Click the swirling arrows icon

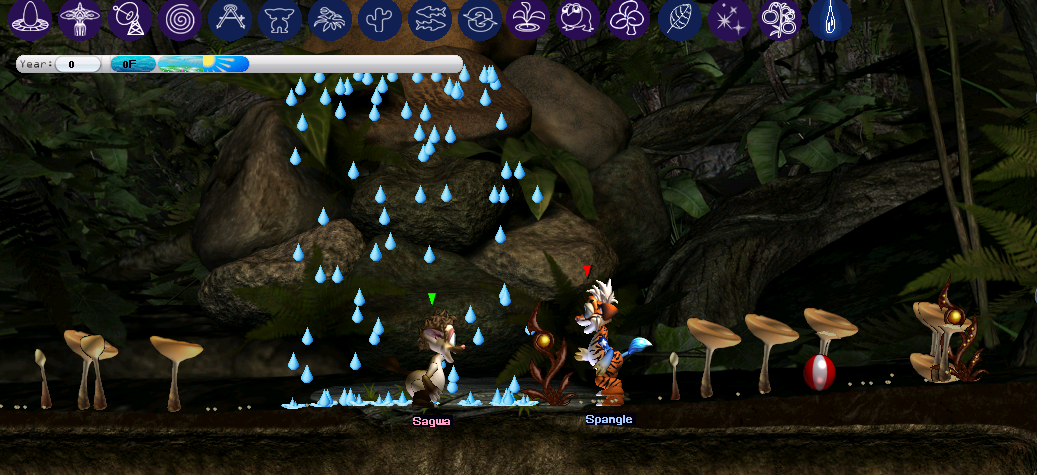click(480, 19)
